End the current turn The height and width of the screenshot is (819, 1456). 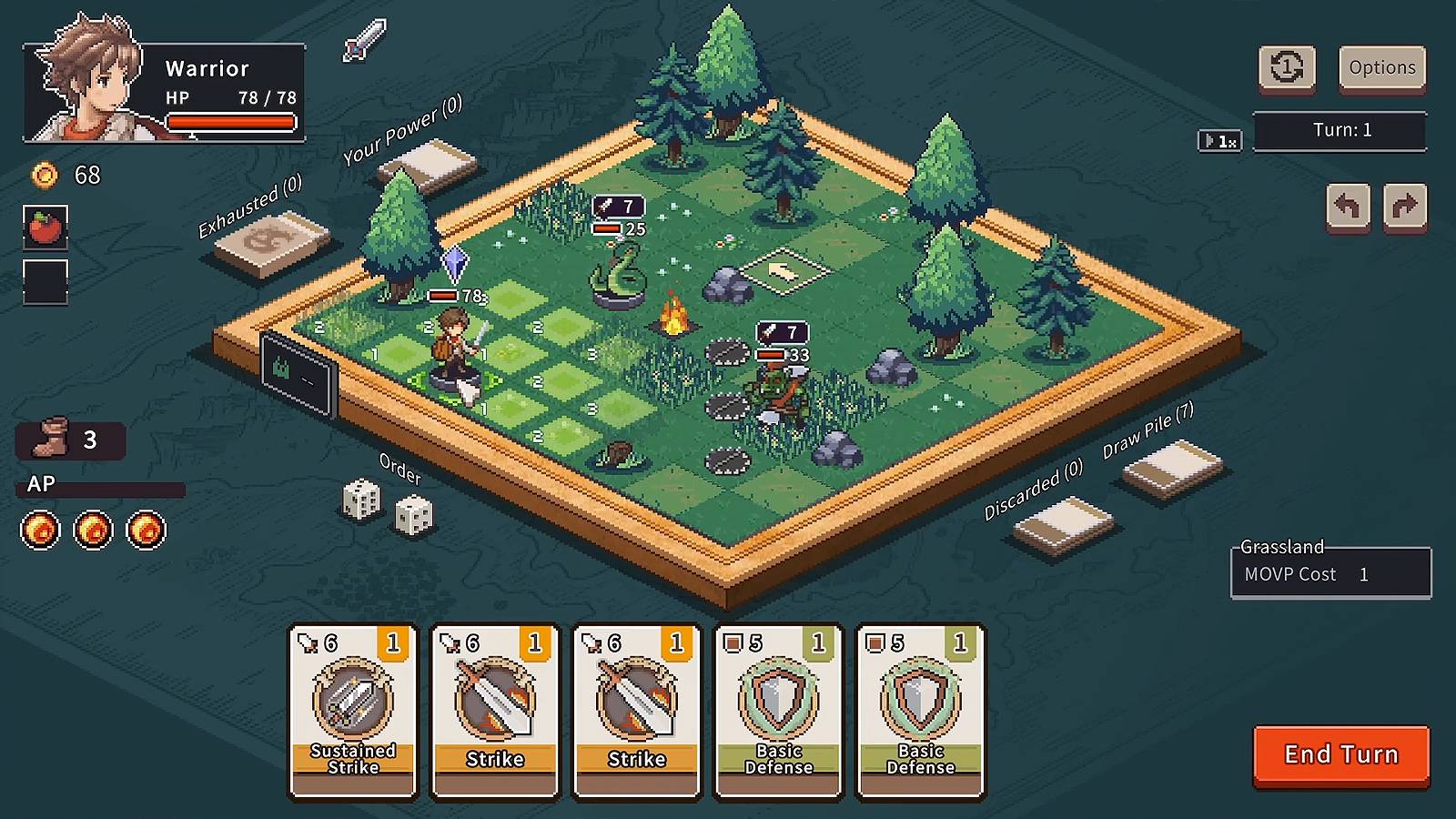[1340, 754]
